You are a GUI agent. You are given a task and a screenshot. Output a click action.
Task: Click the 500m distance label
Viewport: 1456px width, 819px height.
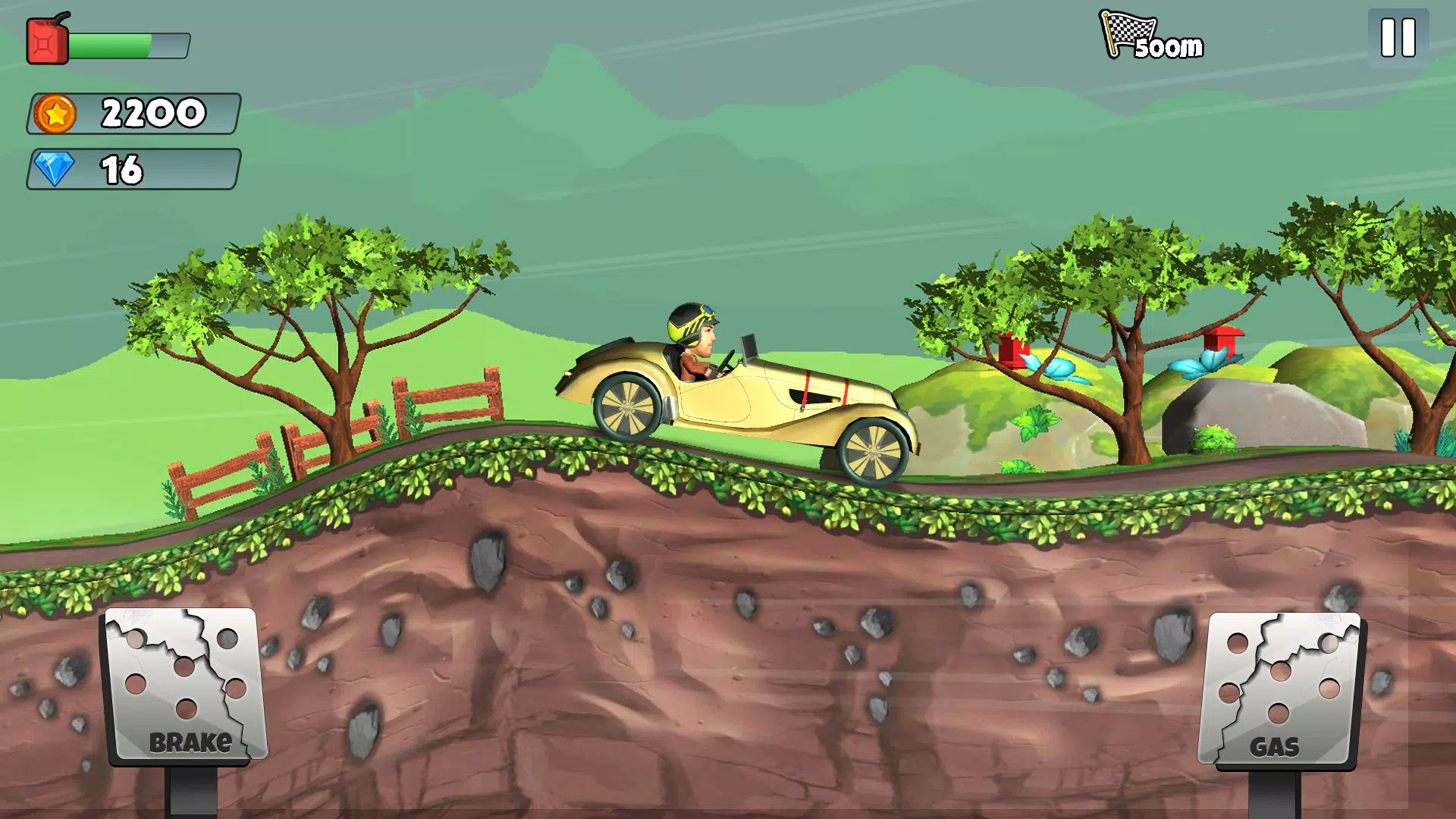(1169, 47)
